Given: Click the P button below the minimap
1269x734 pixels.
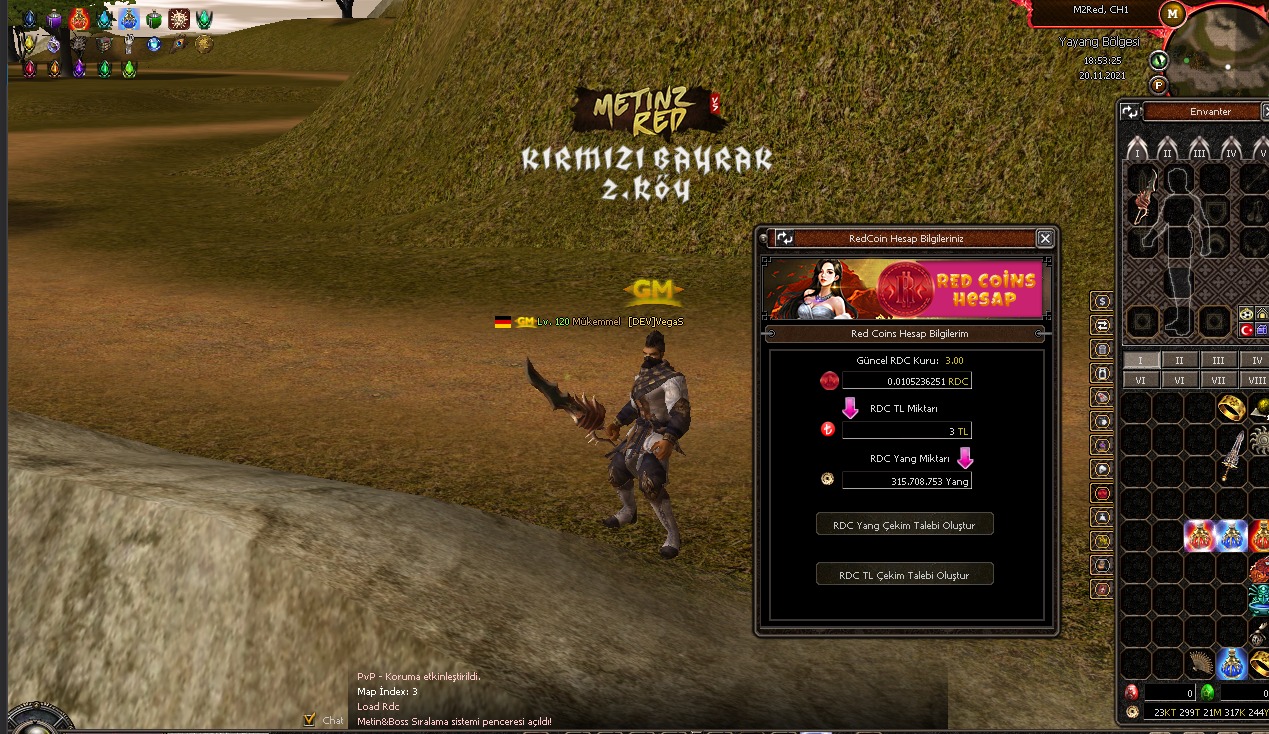Looking at the screenshot, I should point(1158,84).
